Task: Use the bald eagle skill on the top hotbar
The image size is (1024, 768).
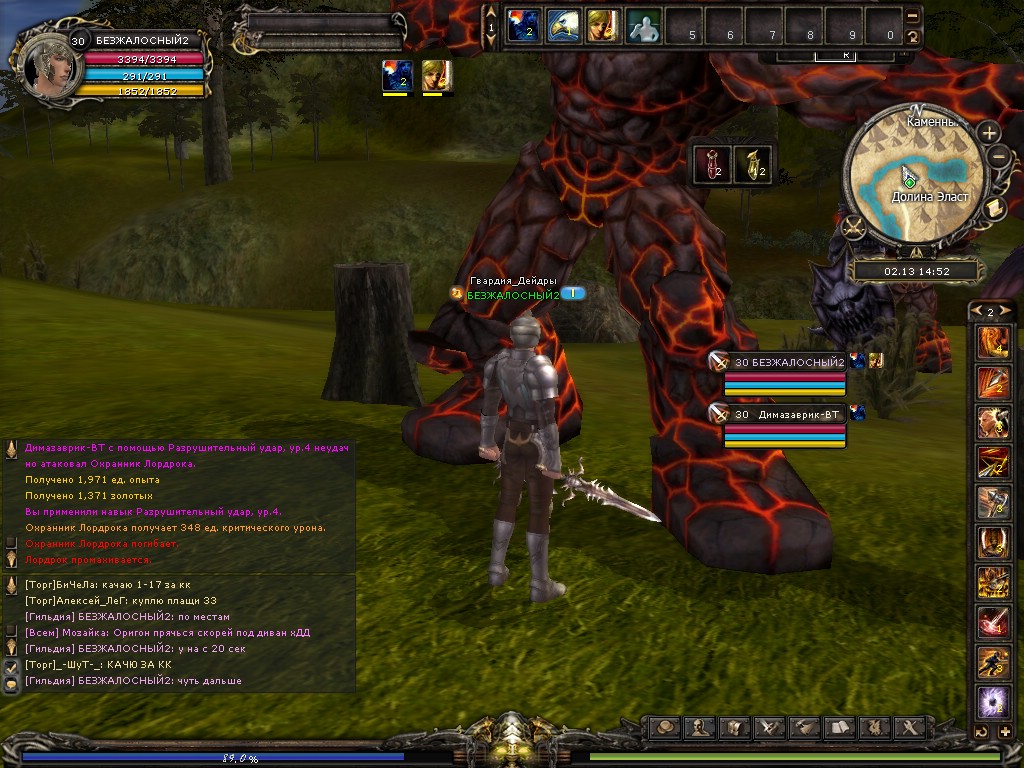Action: click(x=563, y=26)
